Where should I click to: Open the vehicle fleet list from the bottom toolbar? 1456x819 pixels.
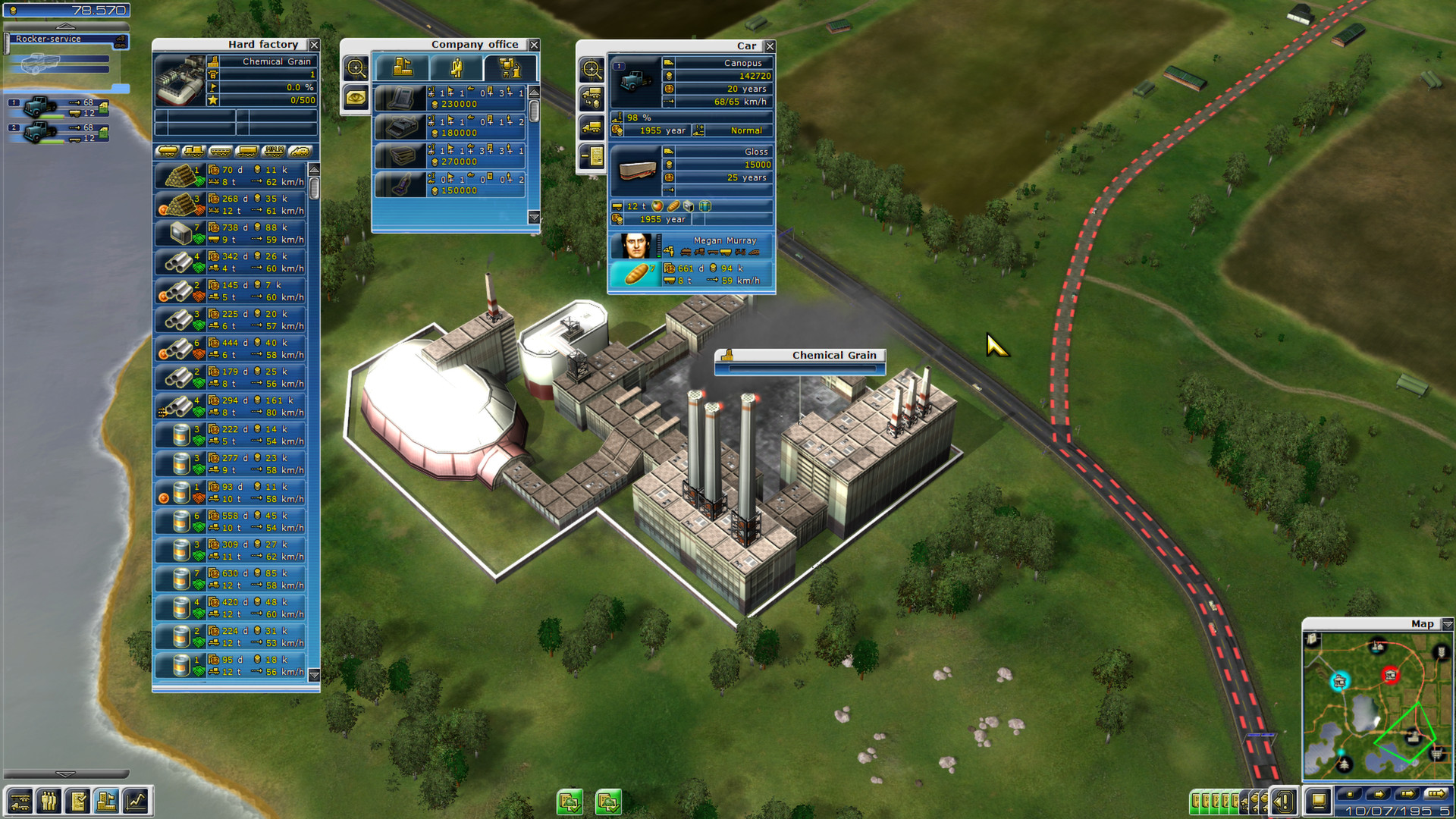coord(20,801)
